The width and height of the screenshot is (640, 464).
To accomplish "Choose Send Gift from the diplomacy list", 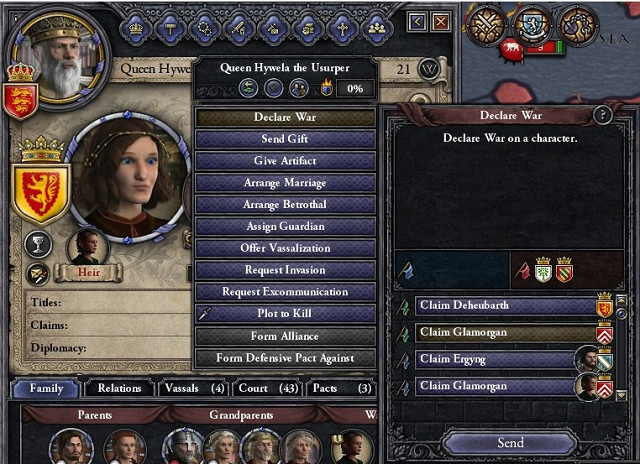I will coord(285,139).
